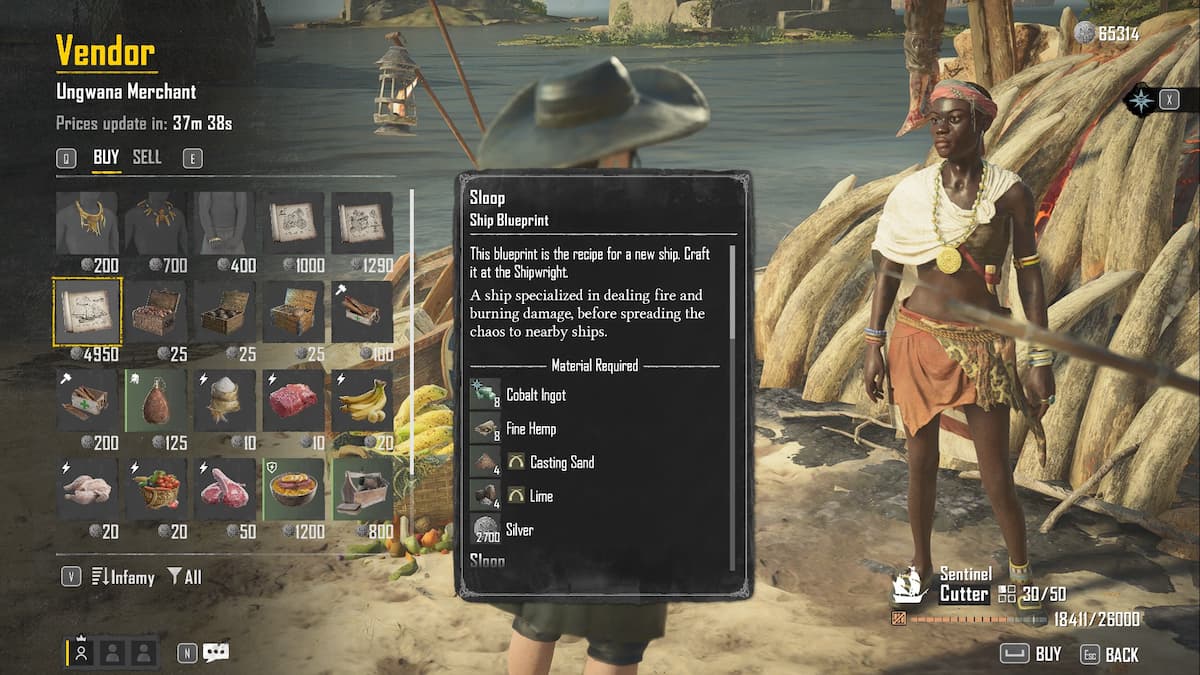Choose the repair kit costing 200
Image resolution: width=1200 pixels, height=675 pixels.
tap(87, 400)
